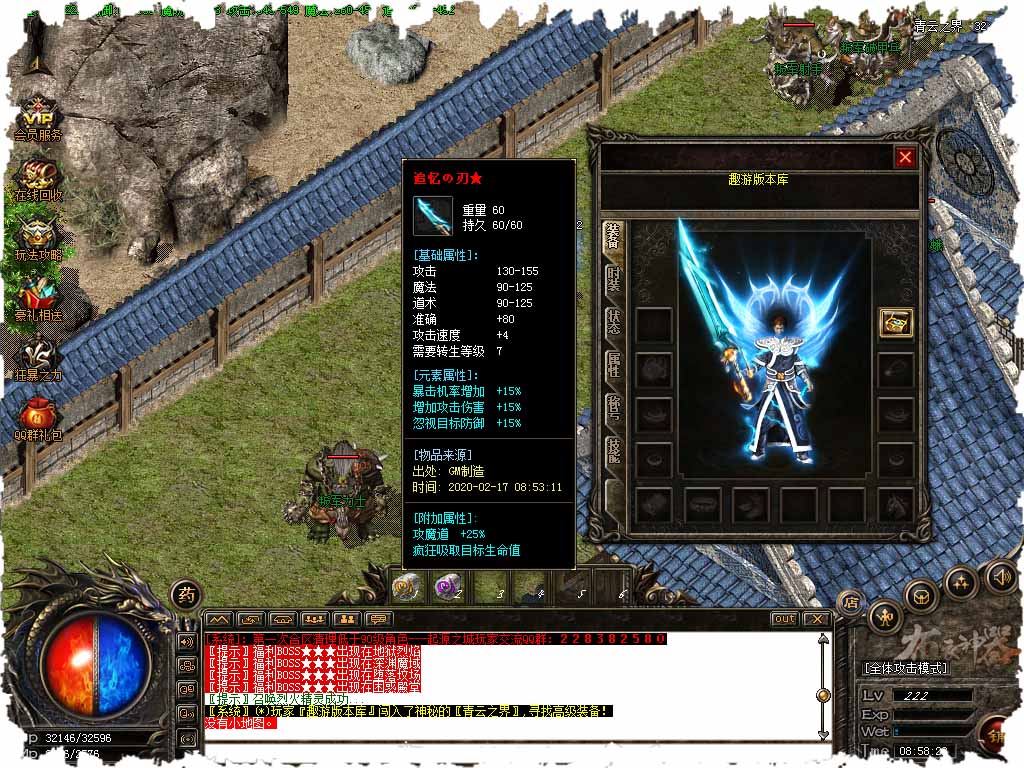
Task: Use the silver scroll in hotbar slot 1
Action: pos(406,588)
